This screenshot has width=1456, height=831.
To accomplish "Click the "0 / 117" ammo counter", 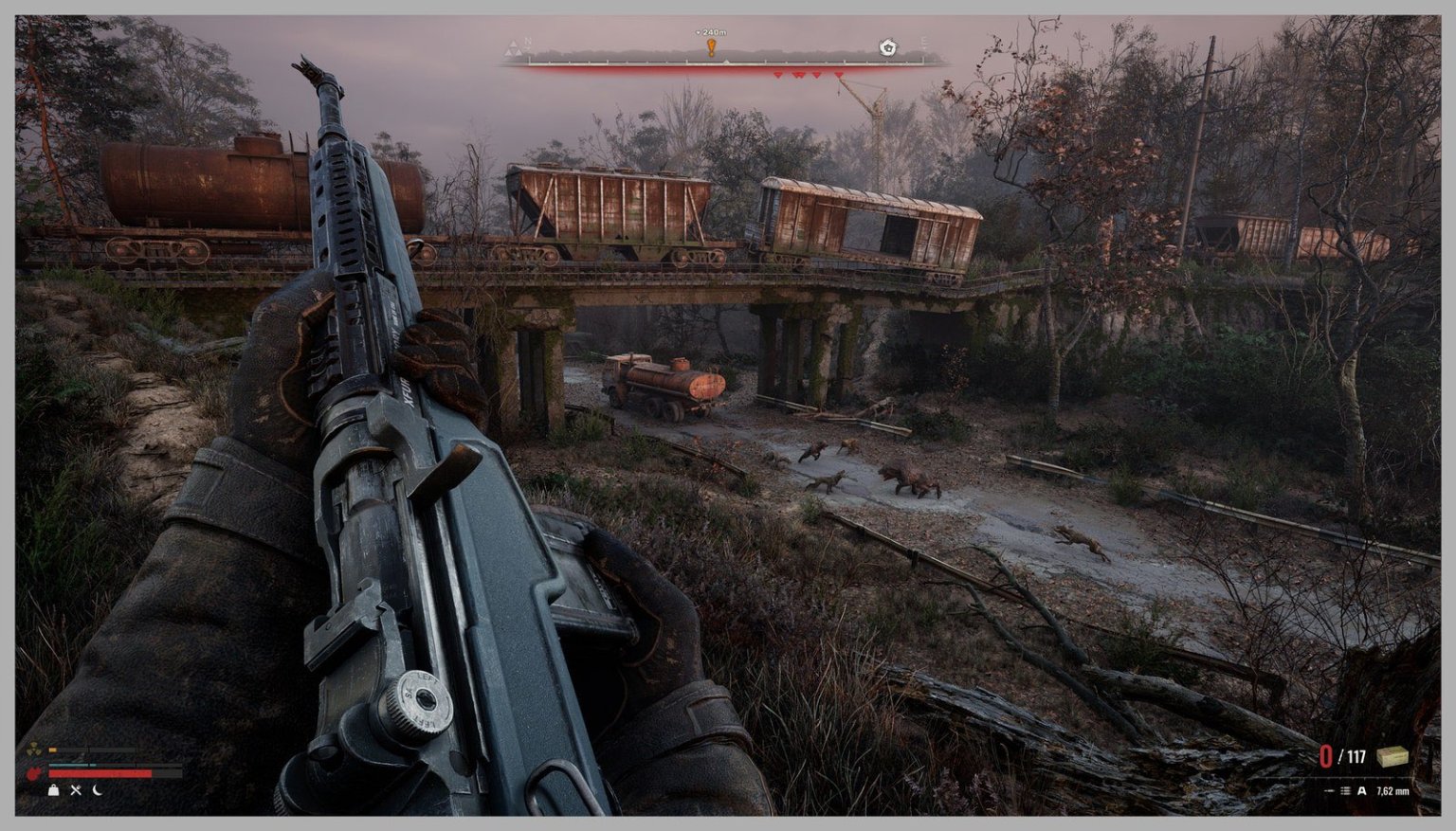I will point(1342,754).
